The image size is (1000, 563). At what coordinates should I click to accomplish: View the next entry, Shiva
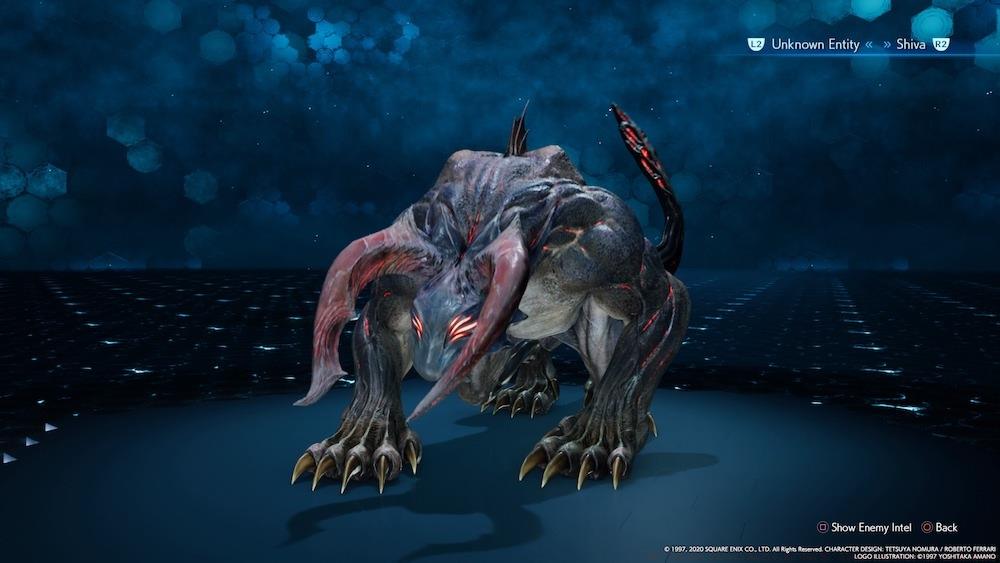click(x=910, y=45)
